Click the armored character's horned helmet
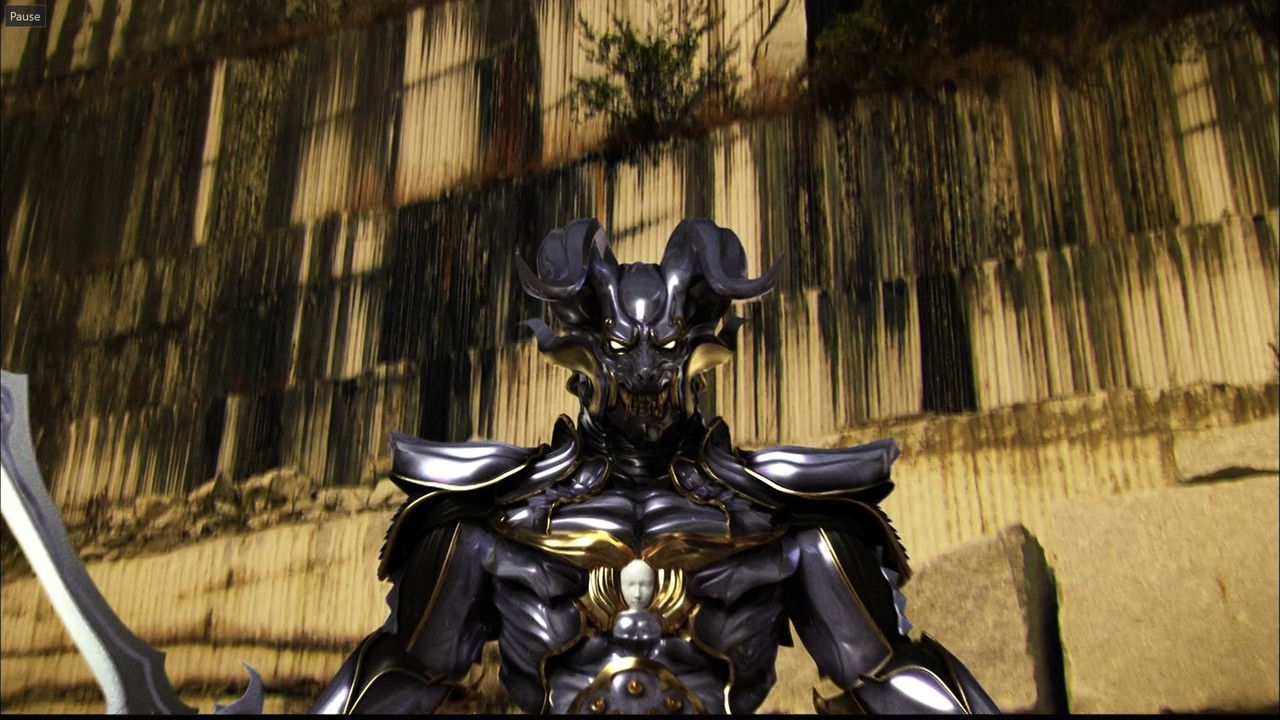1280x720 pixels. click(640, 290)
